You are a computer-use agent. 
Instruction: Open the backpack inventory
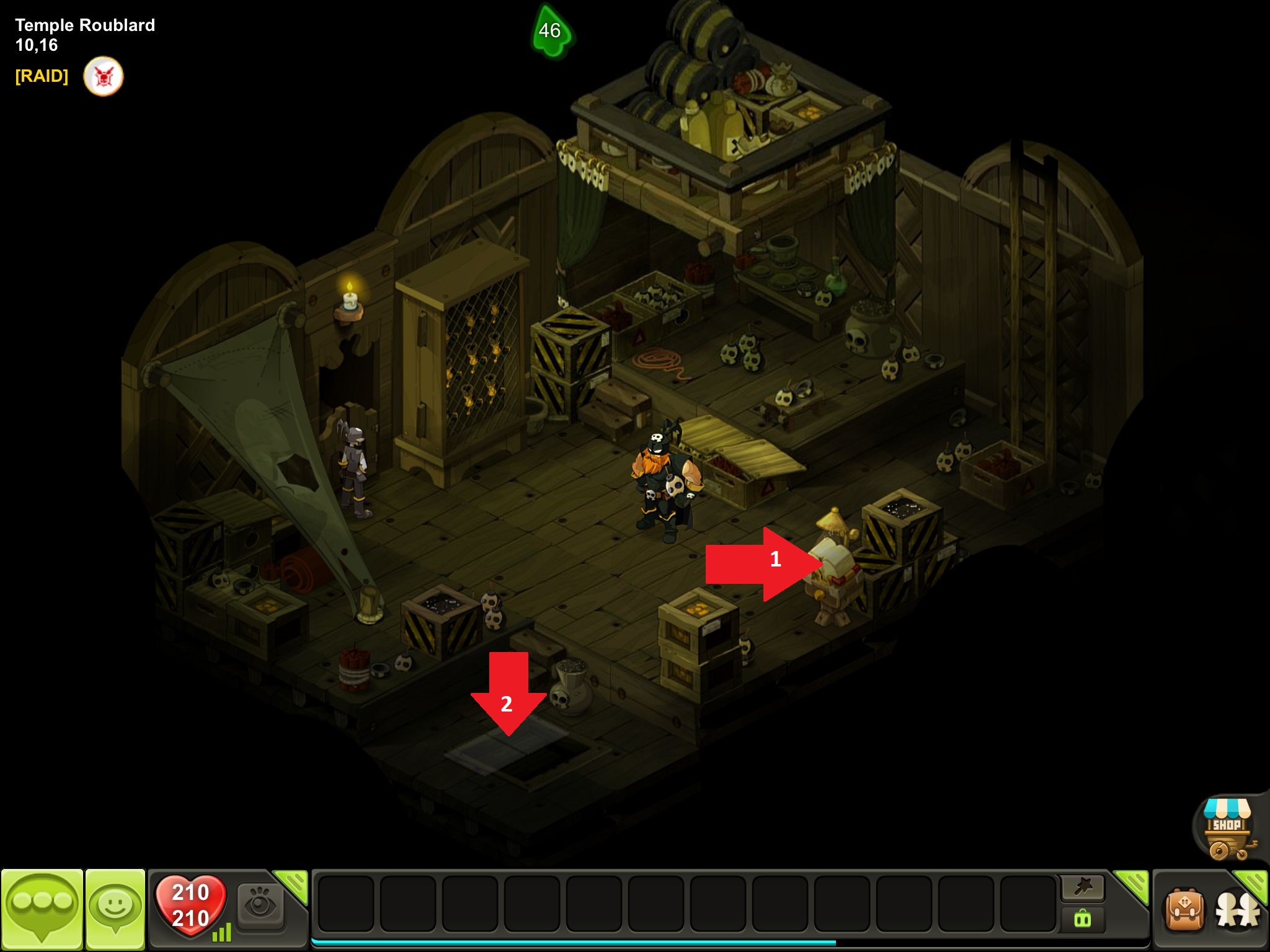click(1185, 910)
